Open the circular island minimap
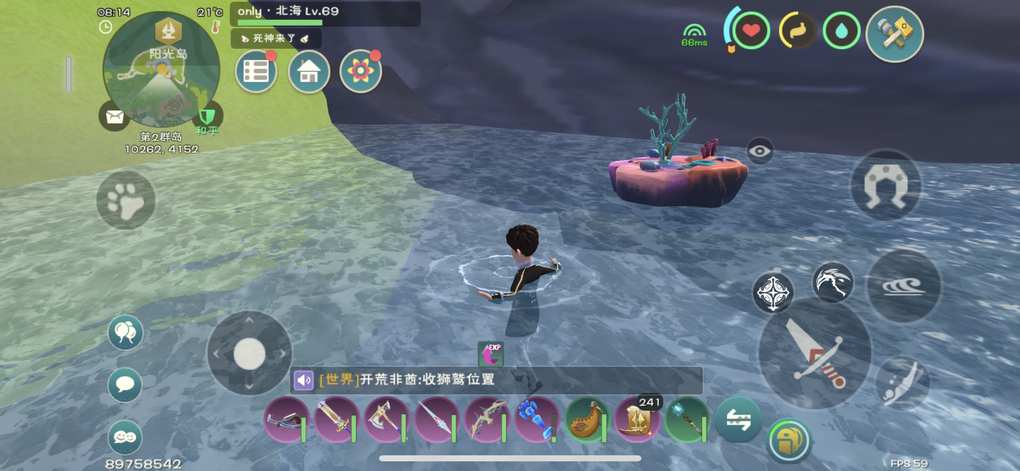The height and width of the screenshot is (471, 1020). point(160,70)
